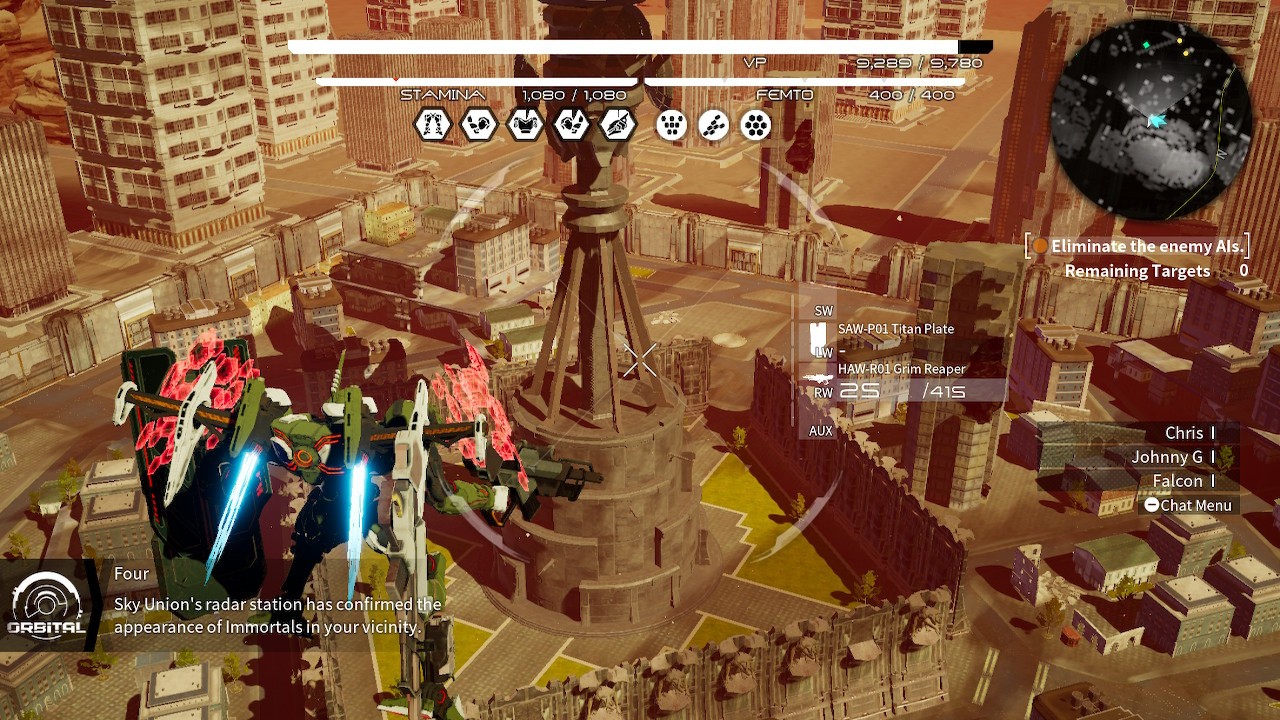Select the mech torso part icon

[524, 125]
